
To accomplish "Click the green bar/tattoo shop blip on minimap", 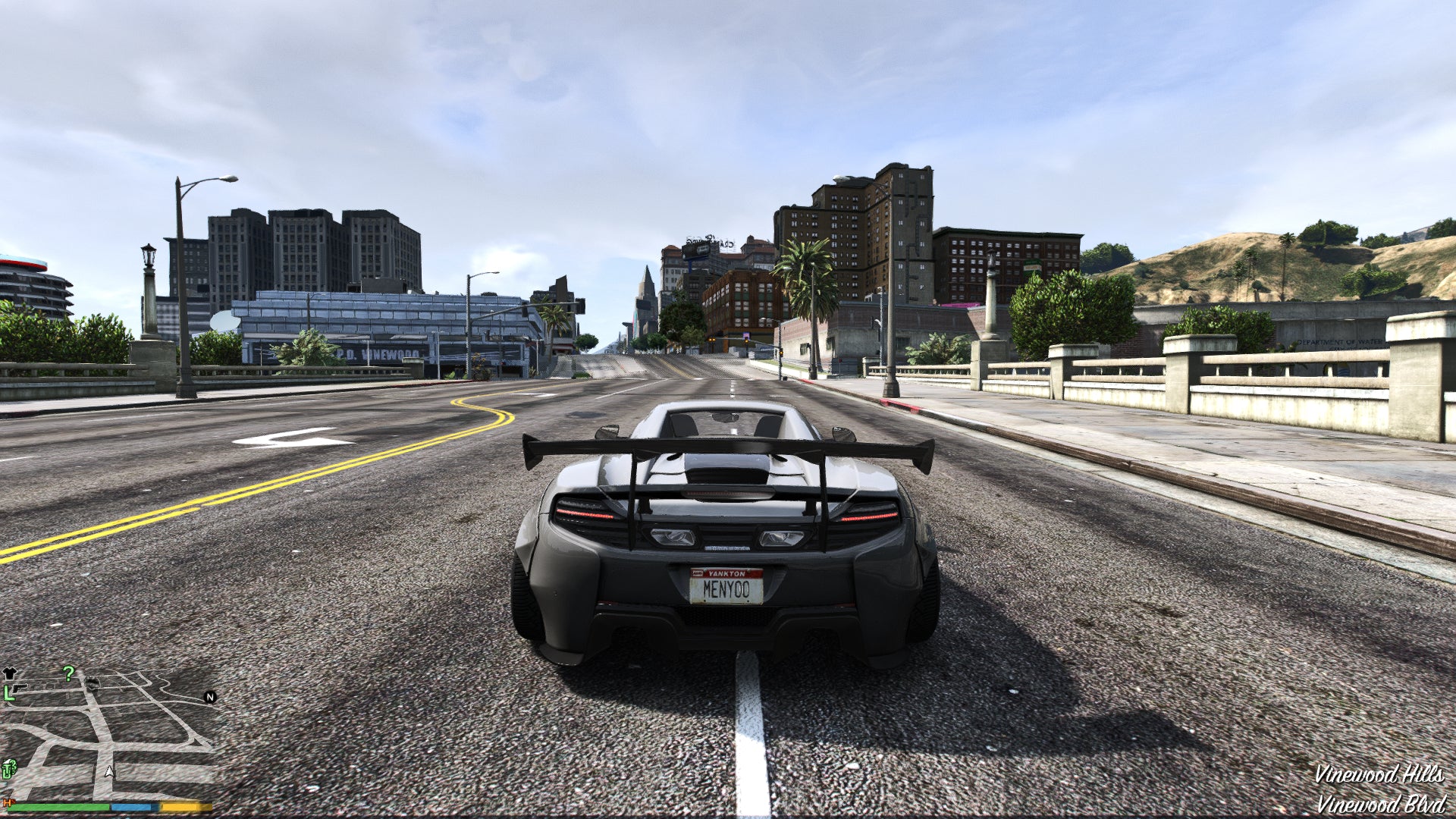I will click(x=9, y=770).
